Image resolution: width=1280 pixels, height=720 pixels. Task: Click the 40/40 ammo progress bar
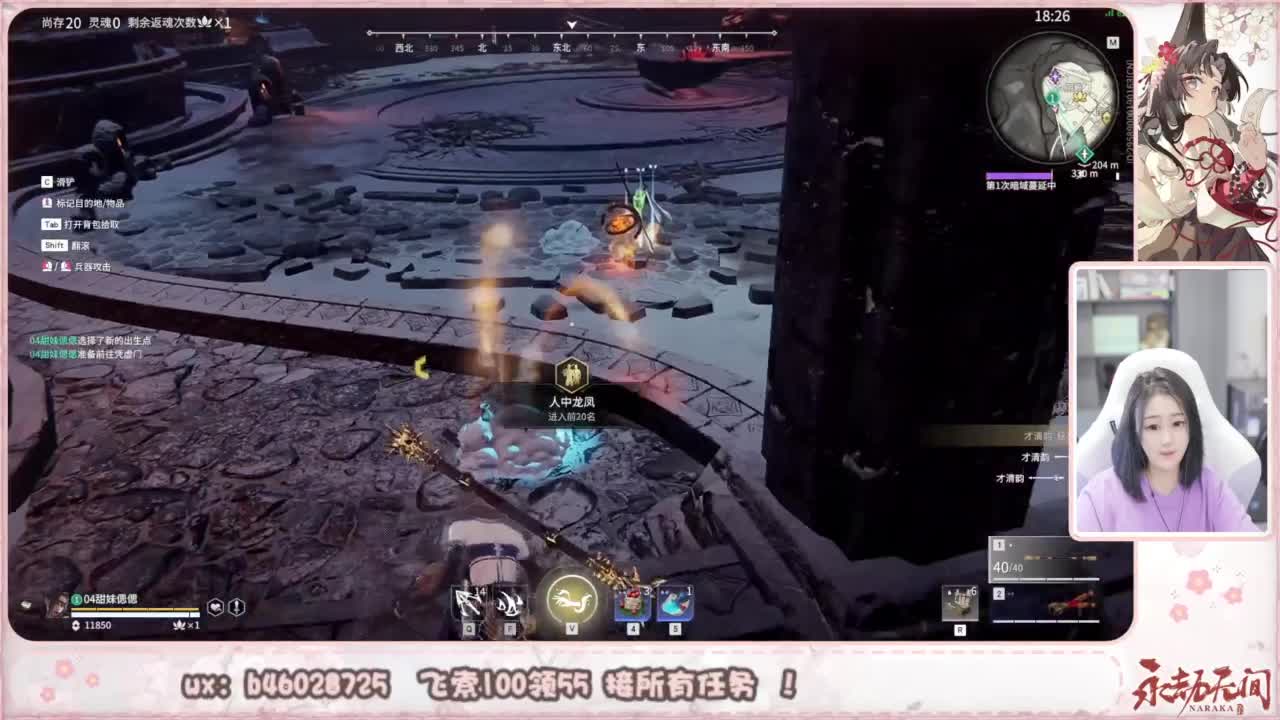pos(1045,578)
